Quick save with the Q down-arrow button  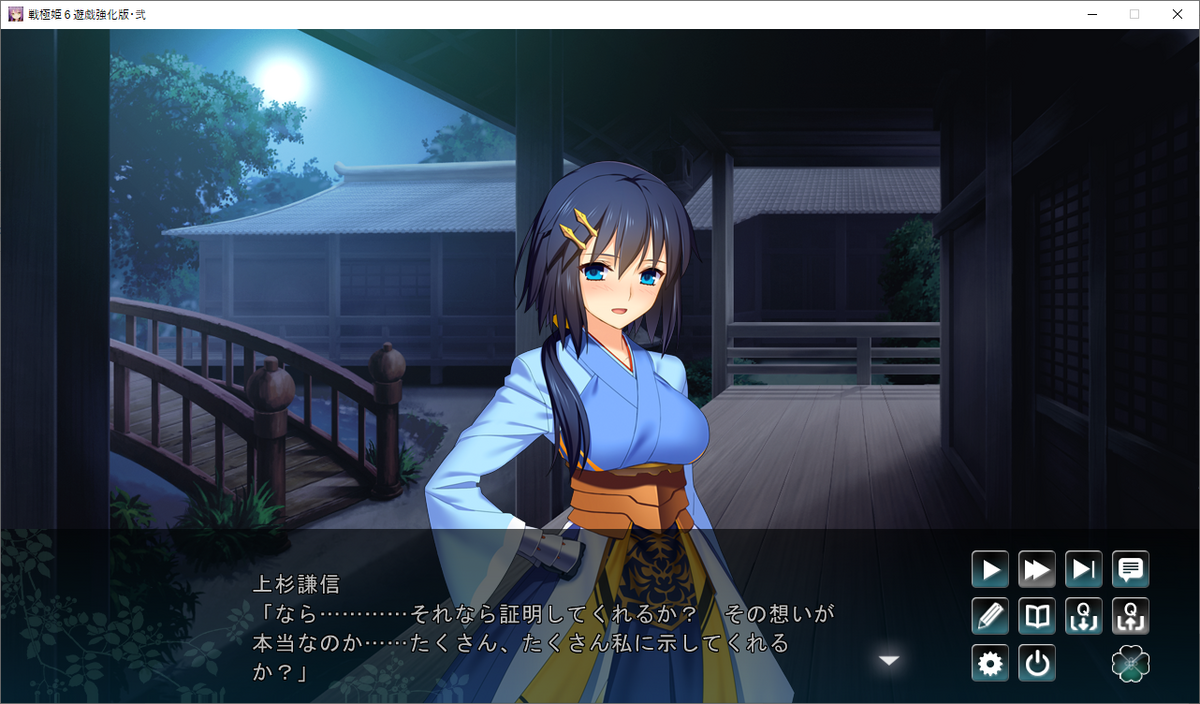coord(1084,616)
